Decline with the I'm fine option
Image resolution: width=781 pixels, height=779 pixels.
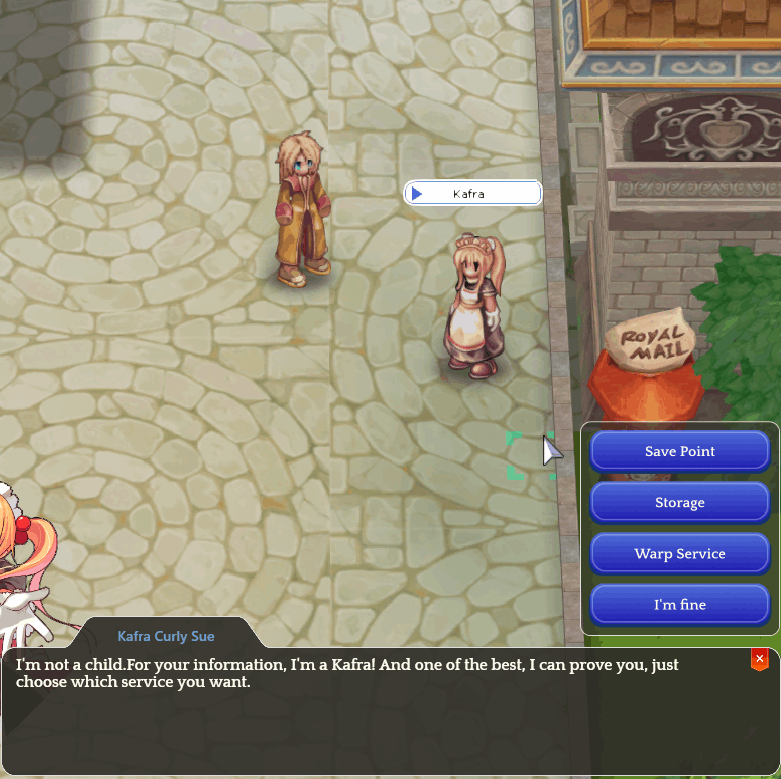click(x=679, y=604)
